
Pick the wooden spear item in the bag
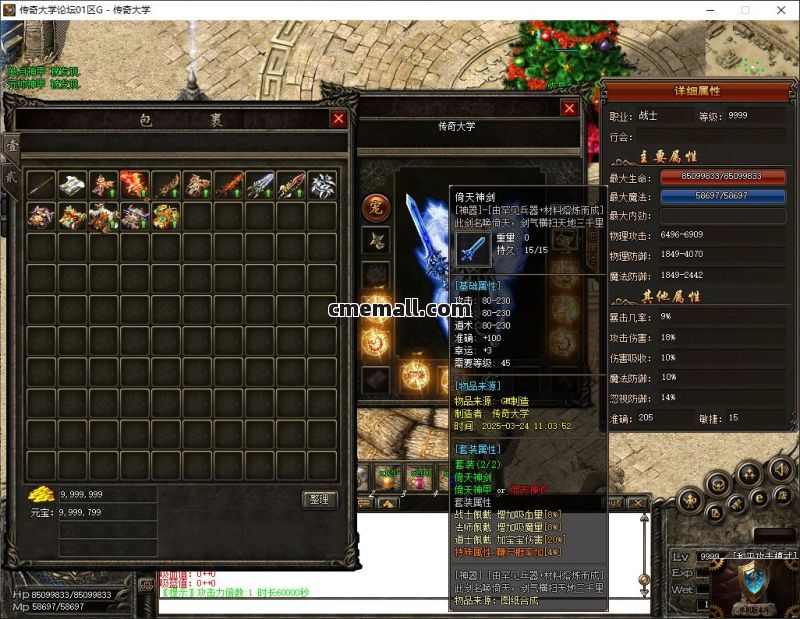(41, 185)
